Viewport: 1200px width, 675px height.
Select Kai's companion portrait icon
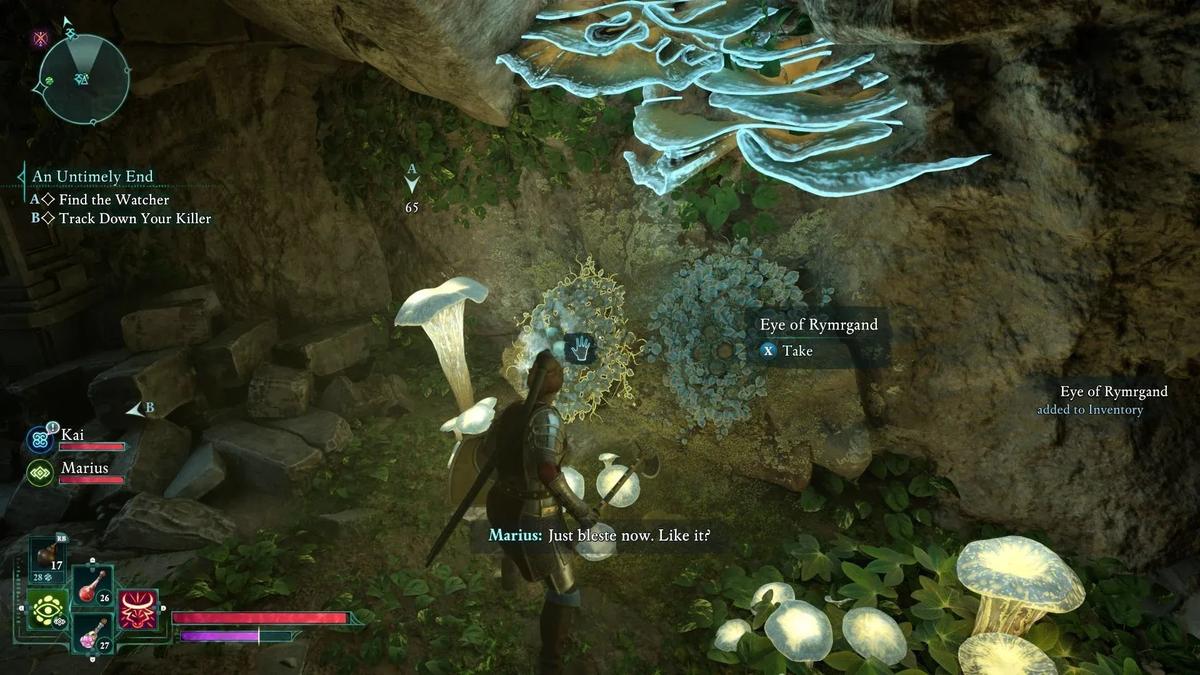[41, 439]
